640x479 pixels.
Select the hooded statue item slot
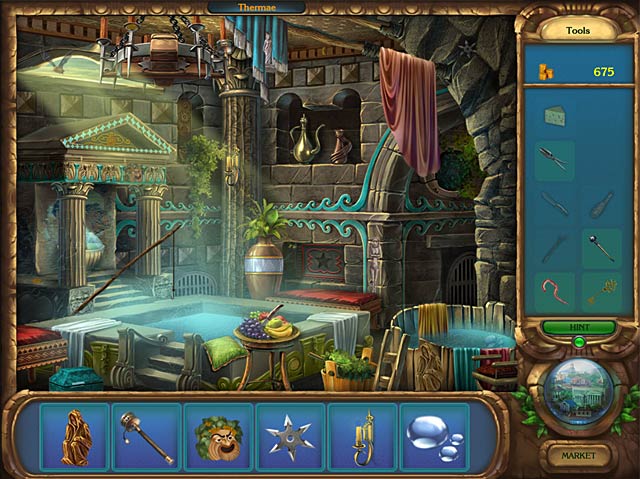pos(74,437)
